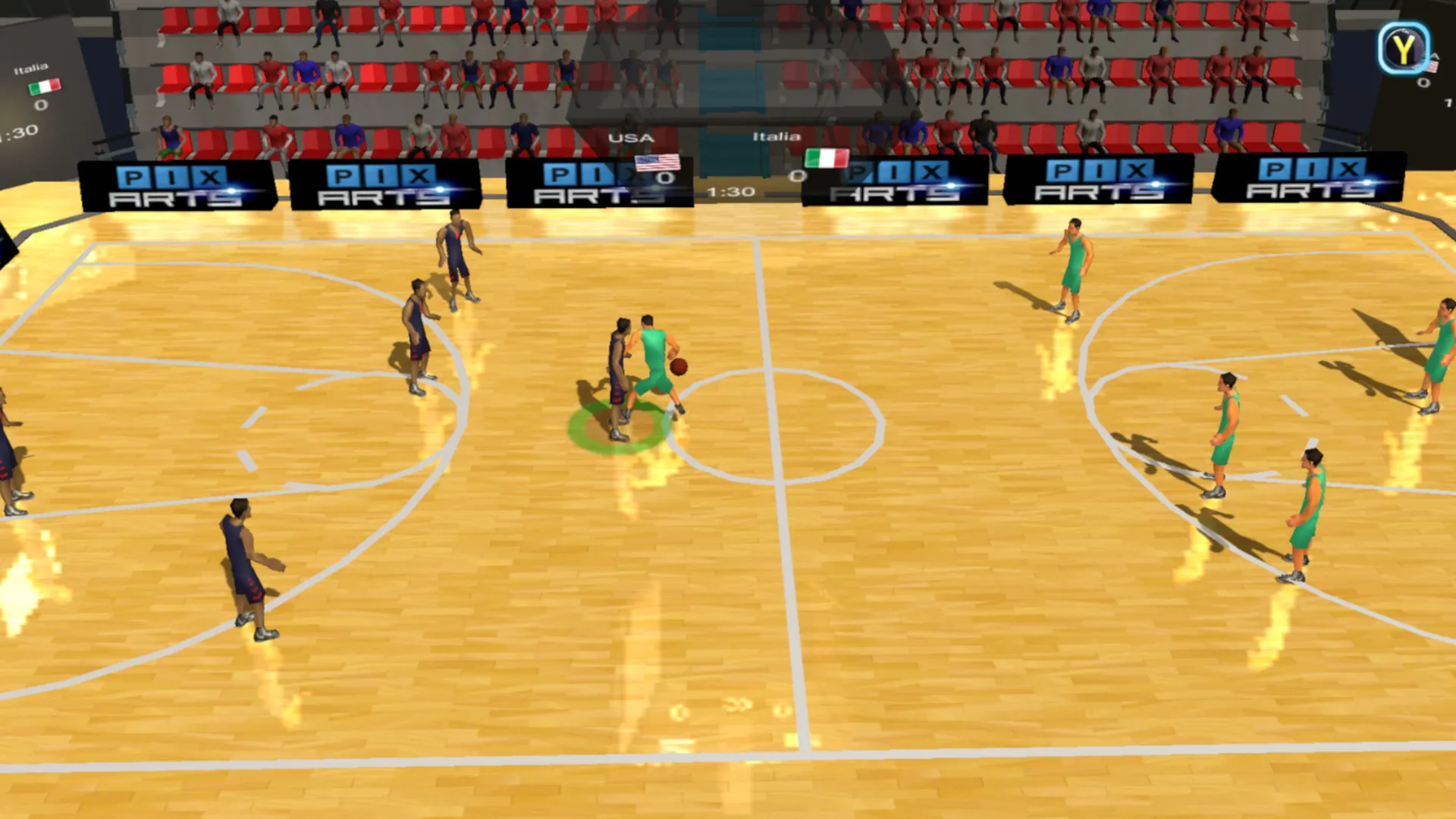This screenshot has width=1456, height=819.
Task: Click the score counter below the Y button
Action: pyautogui.click(x=1424, y=83)
